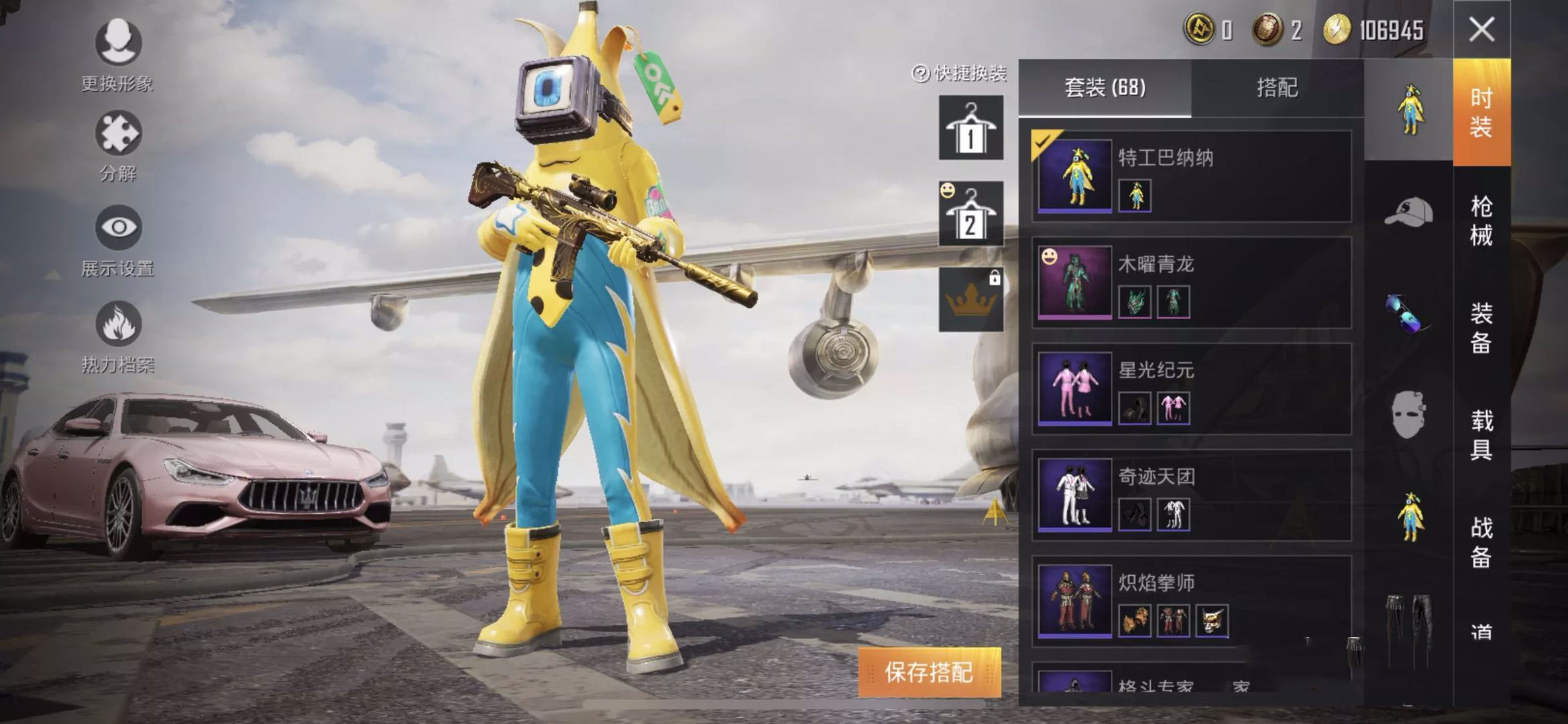This screenshot has width=1568, height=724.
Task: Switch to quick outfit preset 2
Action: [x=970, y=214]
